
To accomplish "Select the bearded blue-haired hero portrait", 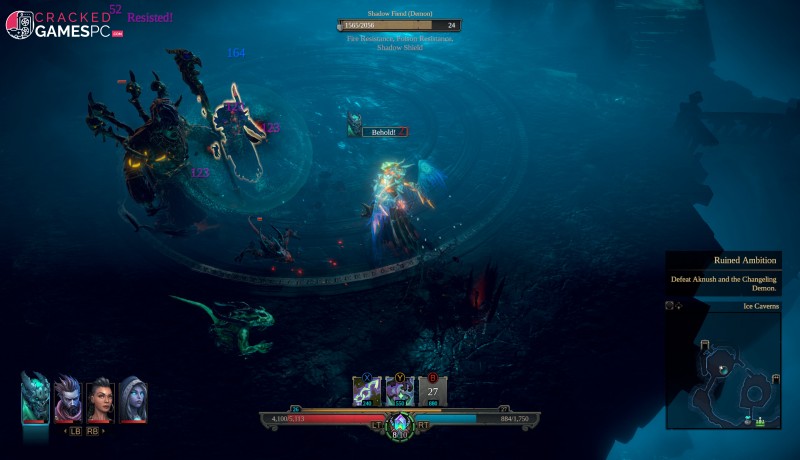I will point(68,399).
